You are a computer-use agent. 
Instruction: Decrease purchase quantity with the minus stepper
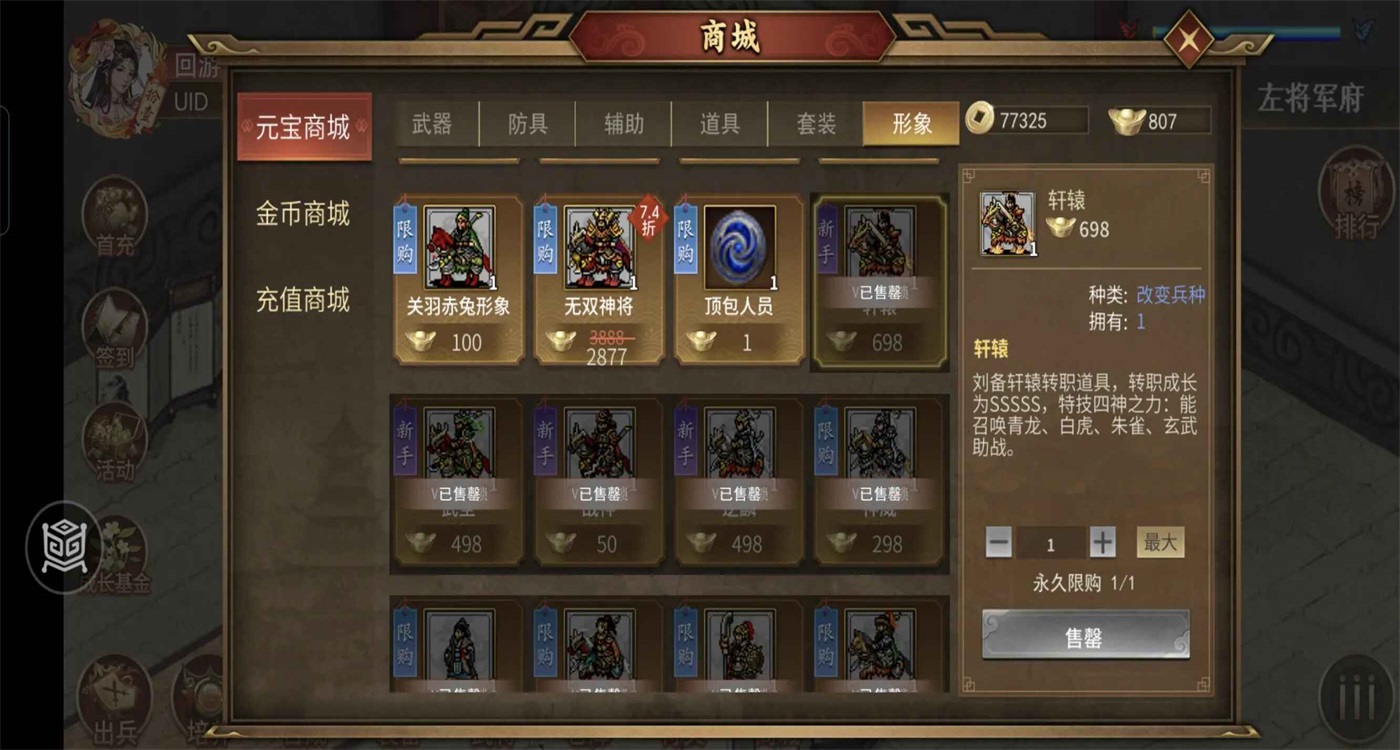[997, 541]
